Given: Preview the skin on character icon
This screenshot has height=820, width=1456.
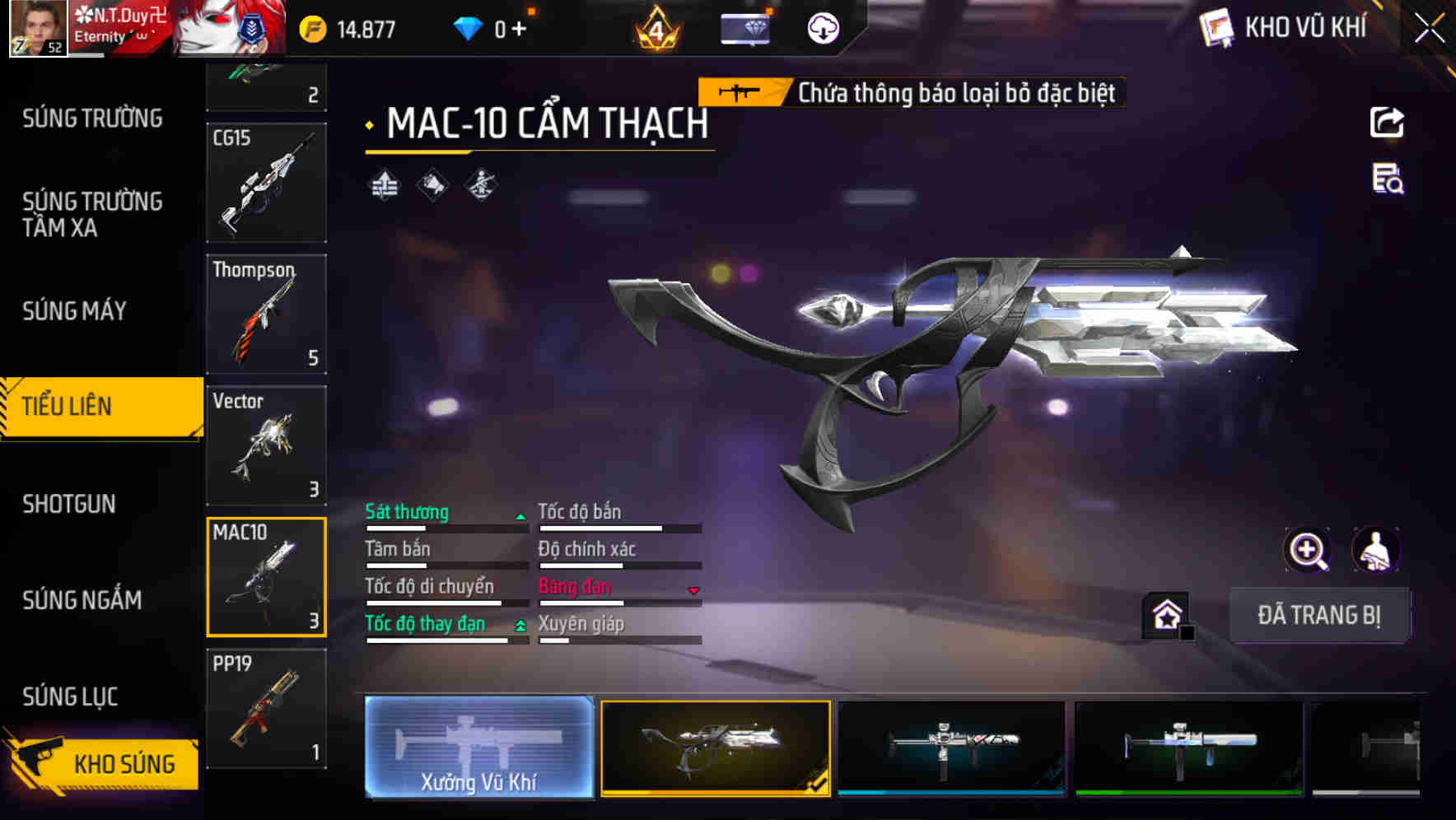Looking at the screenshot, I should click(x=1375, y=550).
